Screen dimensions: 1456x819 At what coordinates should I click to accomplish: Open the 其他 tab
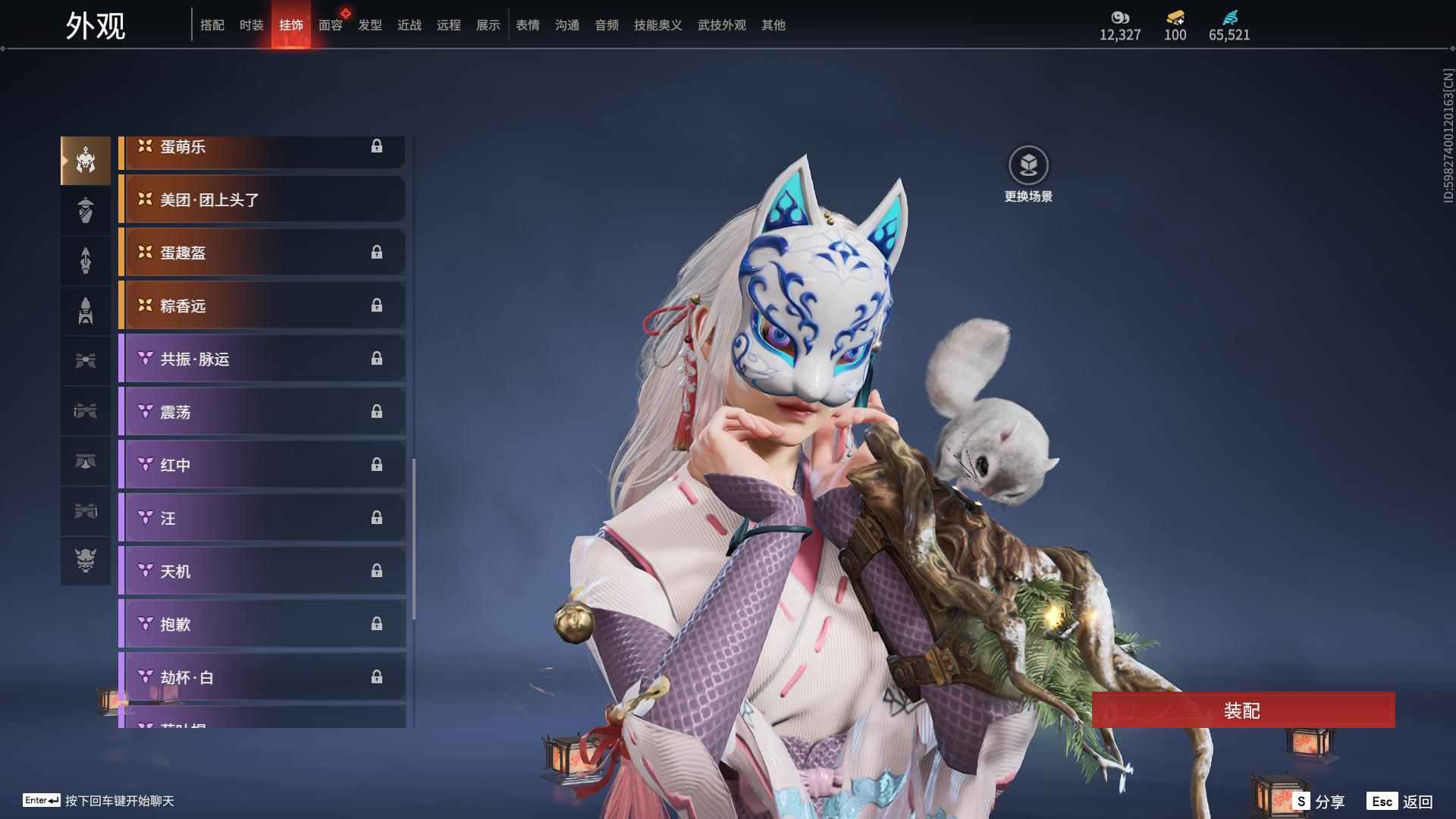[x=773, y=25]
